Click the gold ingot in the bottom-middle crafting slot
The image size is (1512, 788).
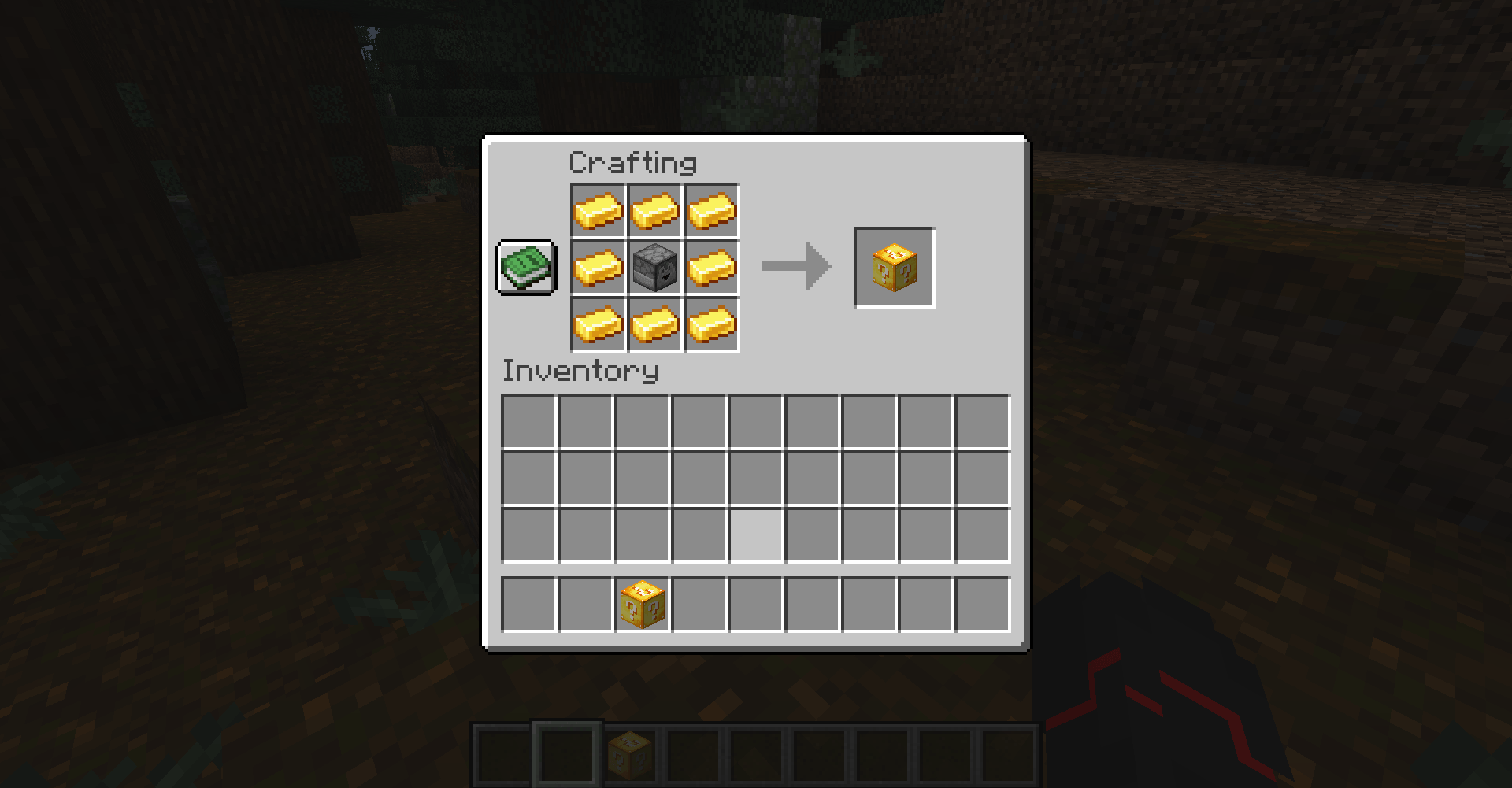(655, 324)
